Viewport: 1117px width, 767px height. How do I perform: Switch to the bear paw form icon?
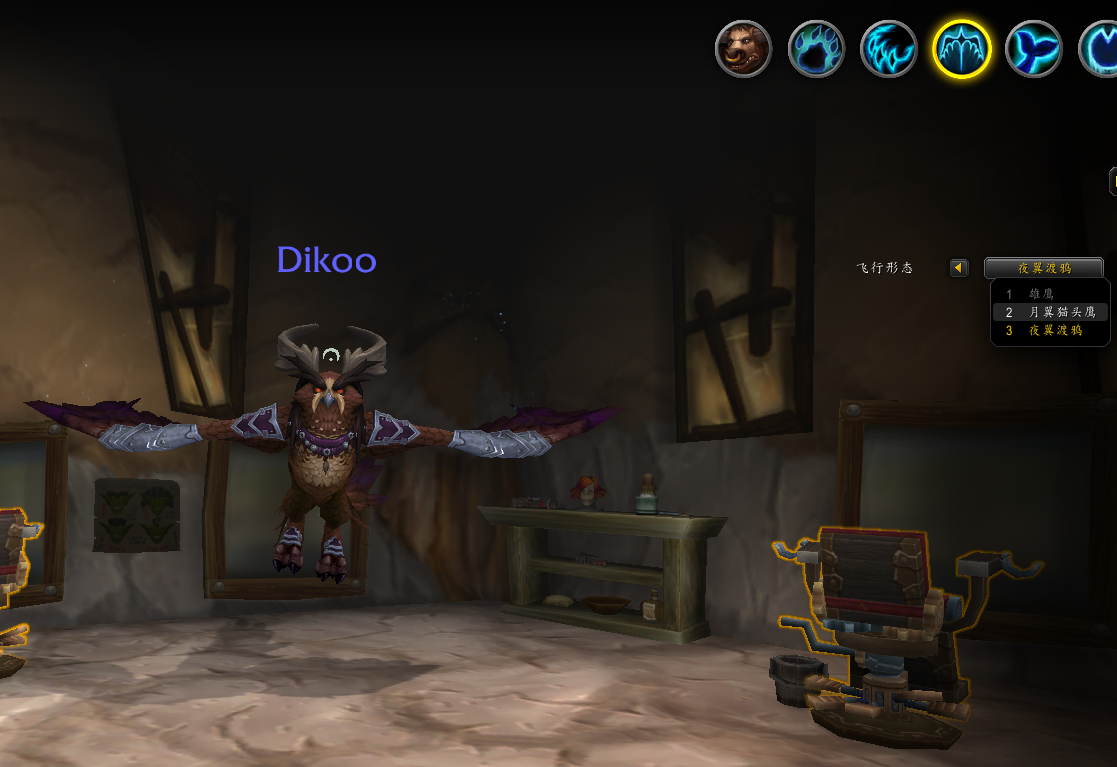(816, 49)
